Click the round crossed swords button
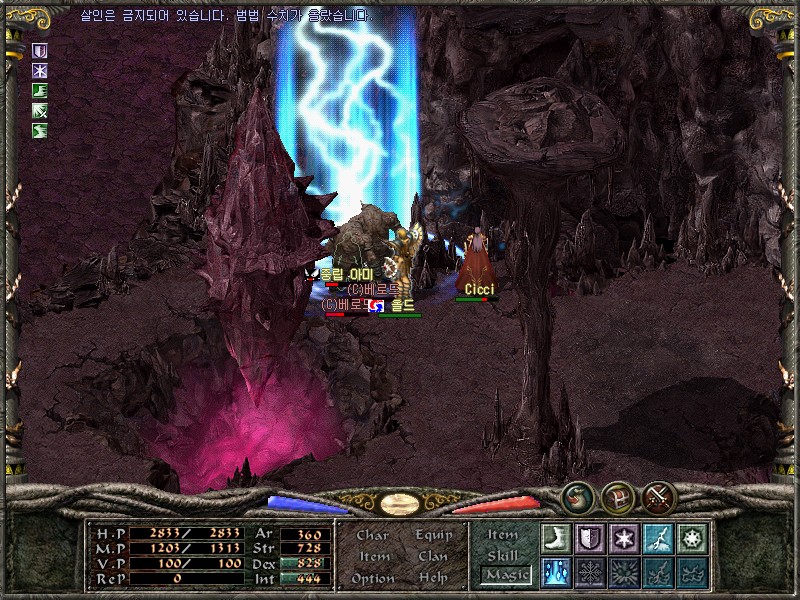 pyautogui.click(x=659, y=495)
